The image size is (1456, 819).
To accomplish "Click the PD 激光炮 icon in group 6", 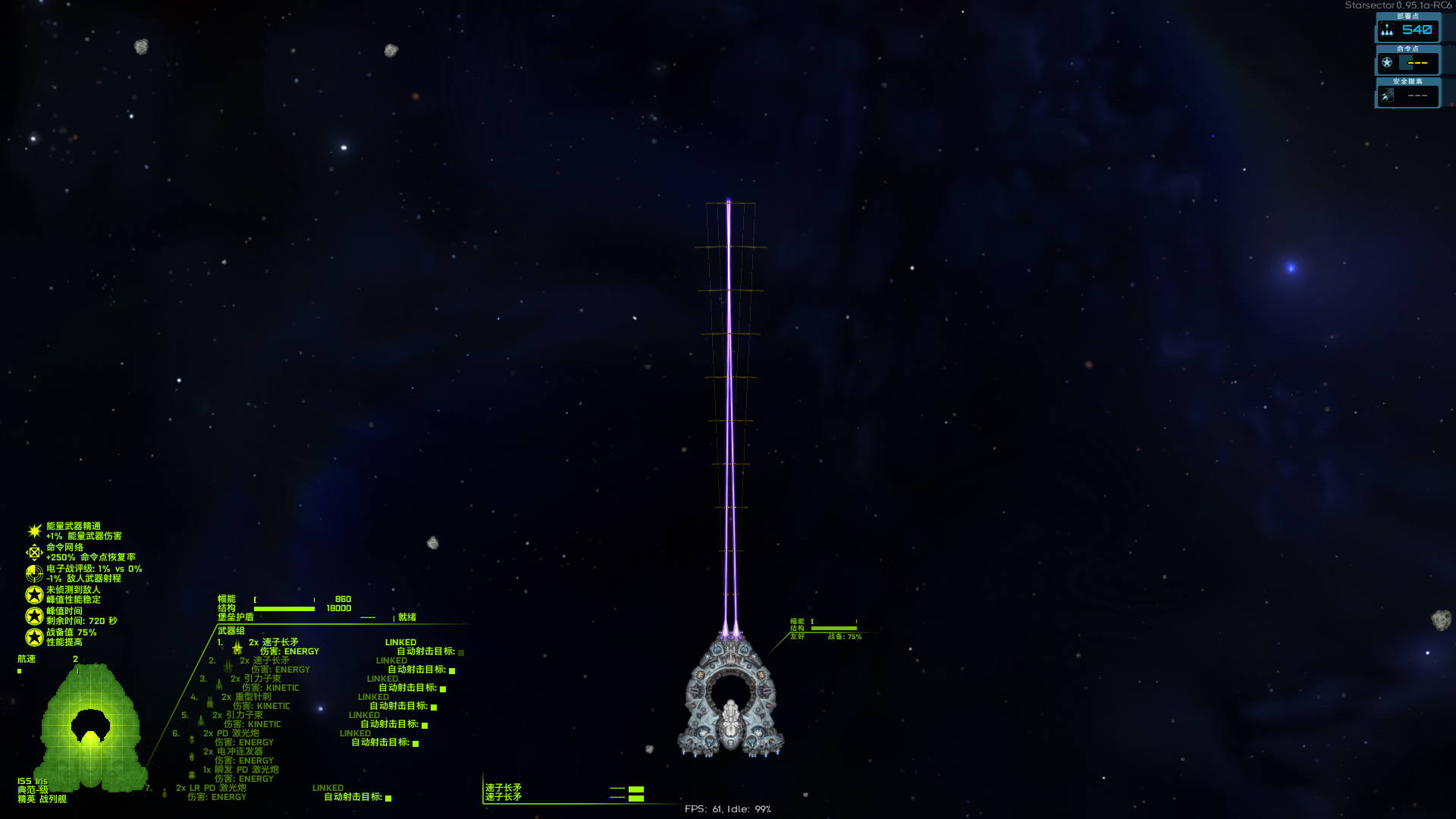I will [191, 741].
